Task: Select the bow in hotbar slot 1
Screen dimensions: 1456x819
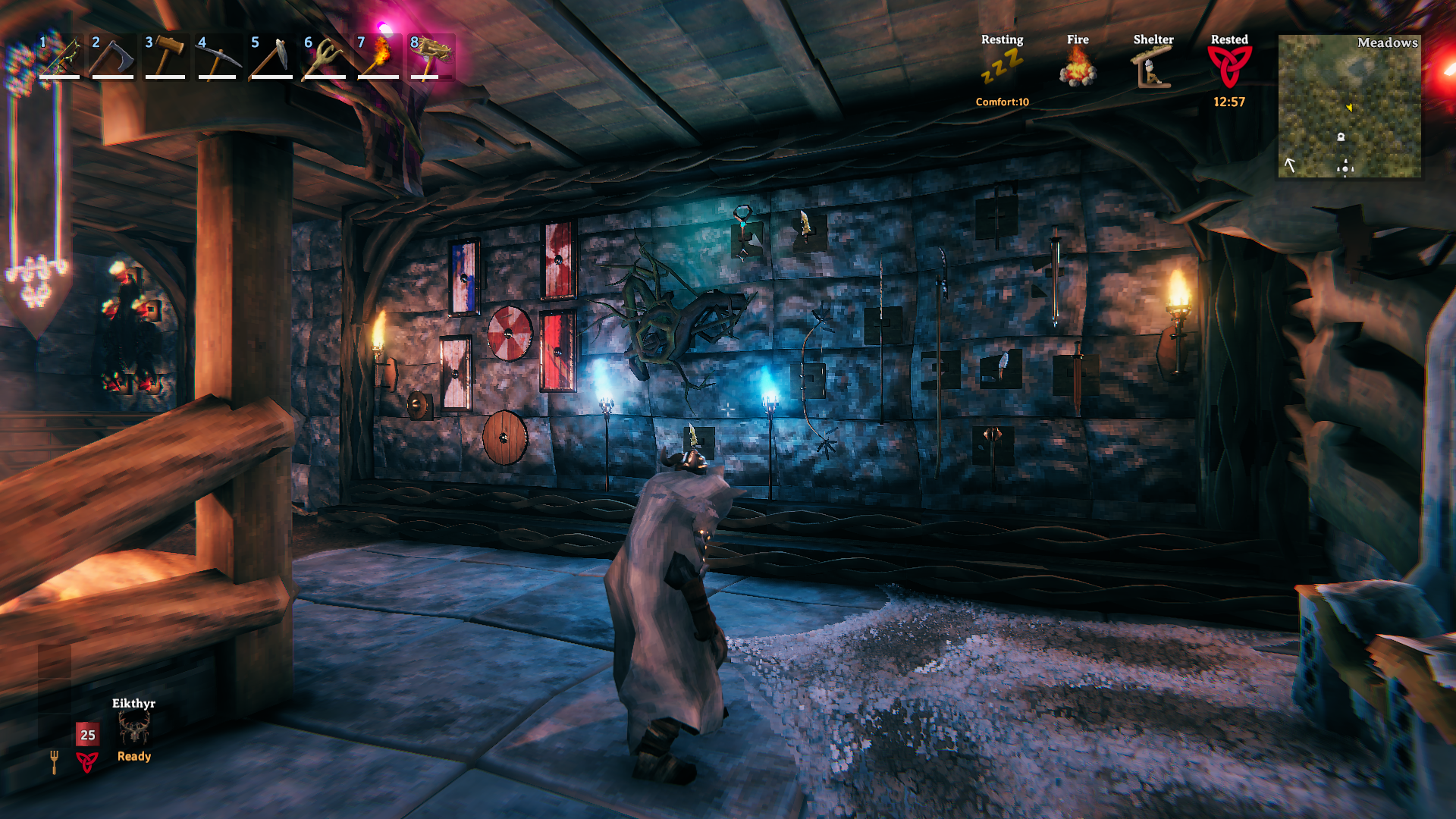Action: tap(60, 57)
